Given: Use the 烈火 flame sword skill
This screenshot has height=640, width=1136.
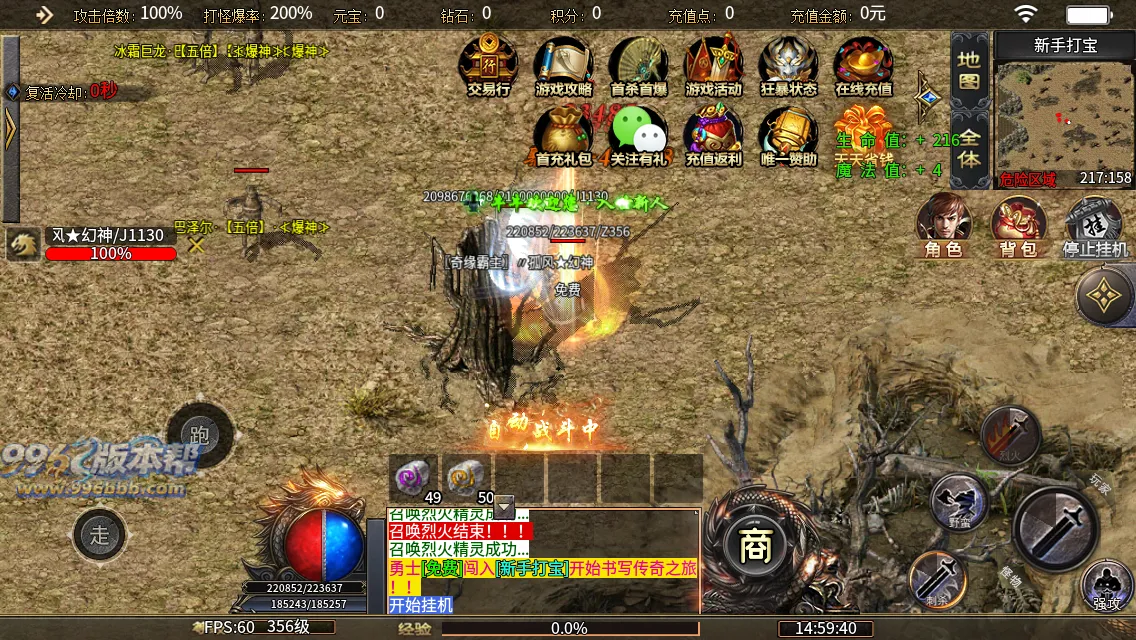Looking at the screenshot, I should 1010,435.
